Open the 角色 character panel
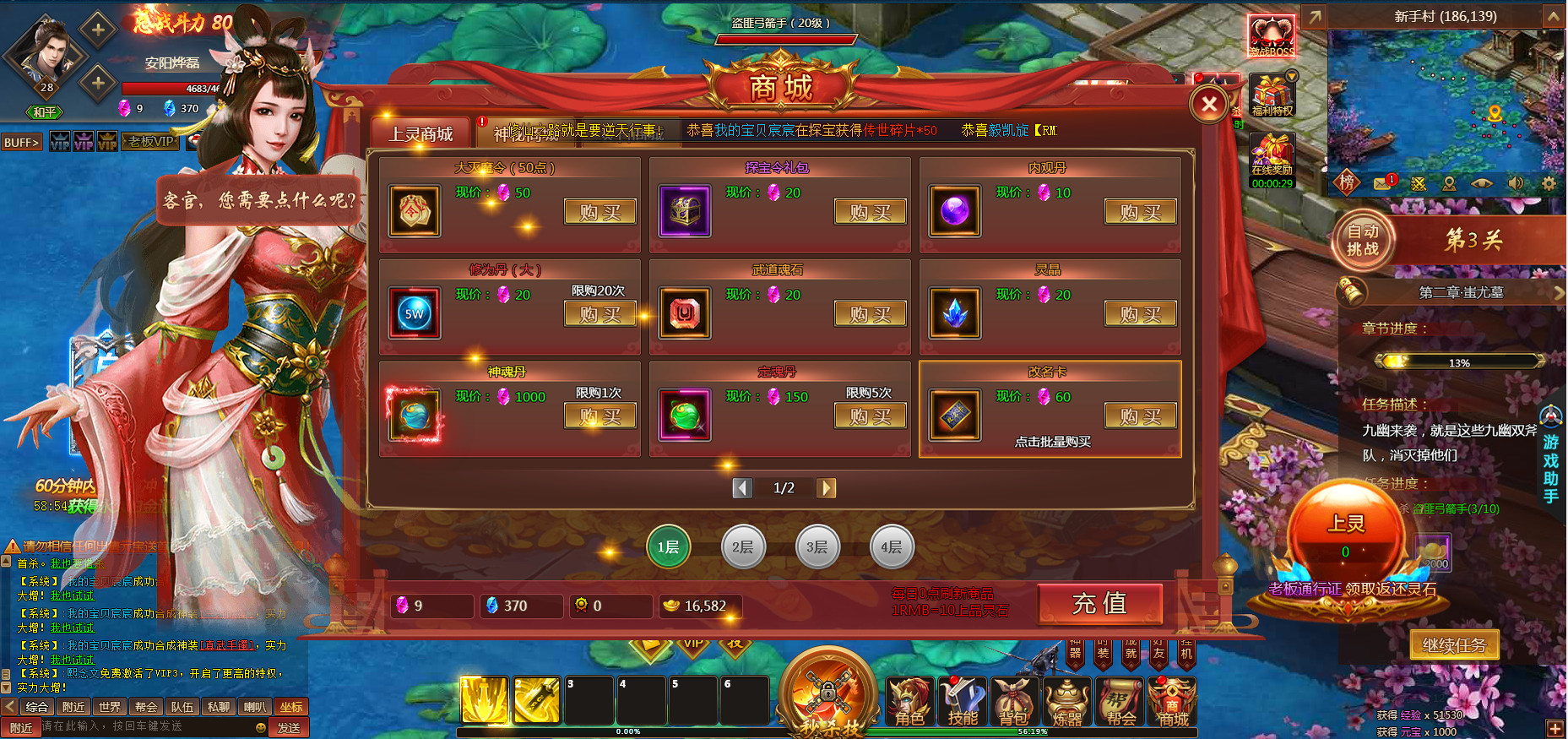This screenshot has width=1568, height=739. [910, 701]
